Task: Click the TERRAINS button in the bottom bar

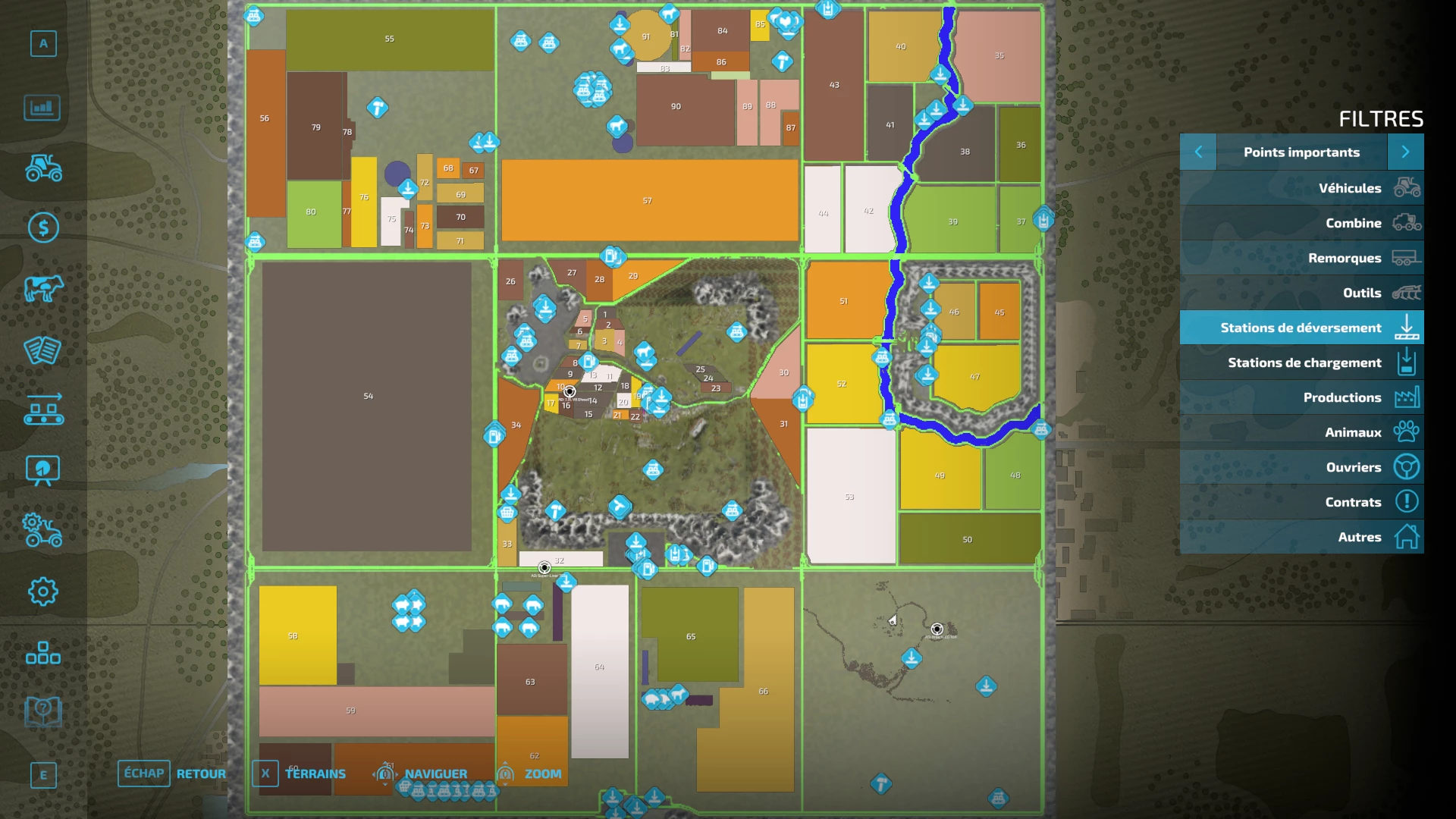Action: click(314, 773)
